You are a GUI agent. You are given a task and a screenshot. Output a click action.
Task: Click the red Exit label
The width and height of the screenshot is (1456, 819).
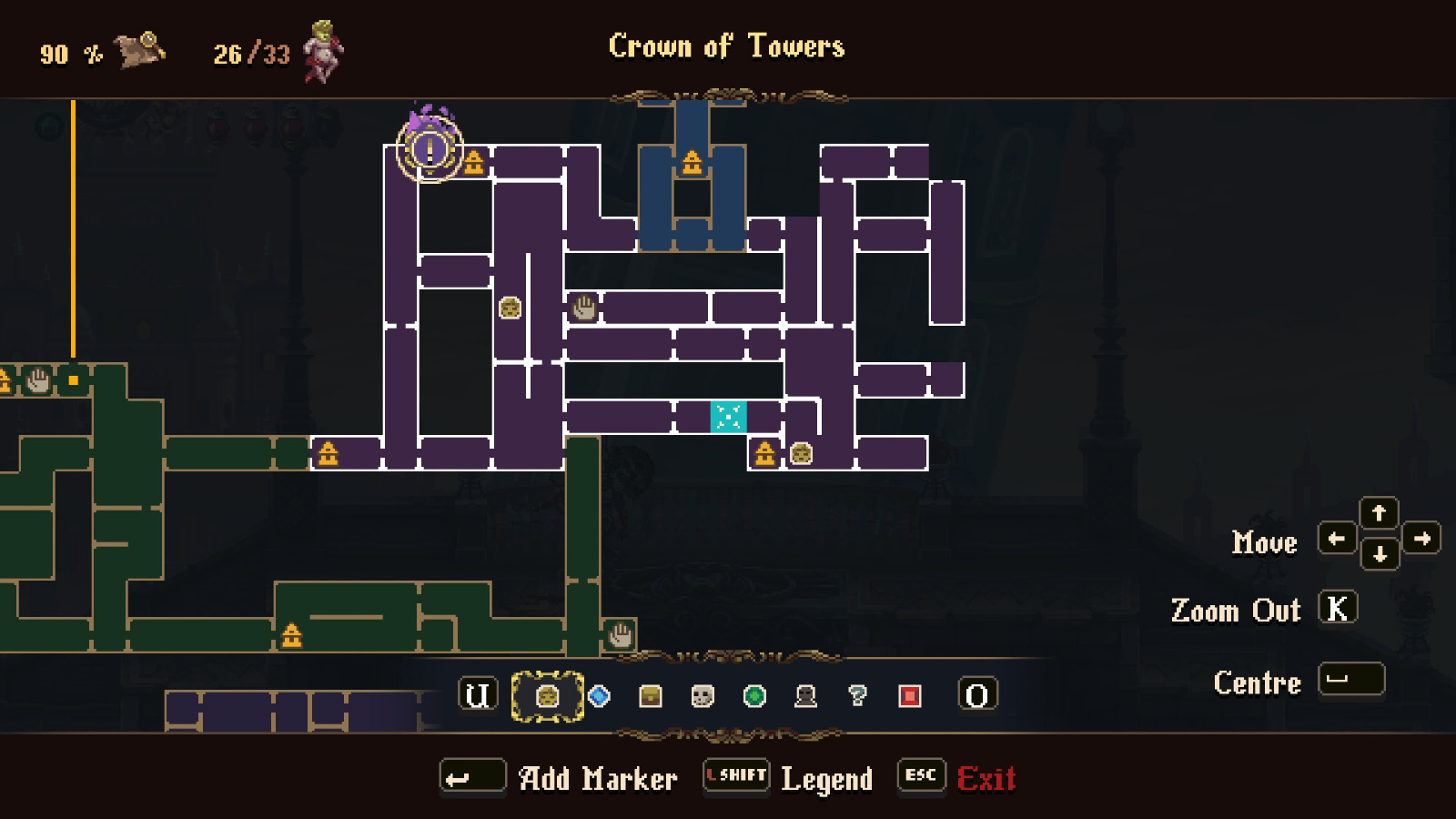click(987, 778)
